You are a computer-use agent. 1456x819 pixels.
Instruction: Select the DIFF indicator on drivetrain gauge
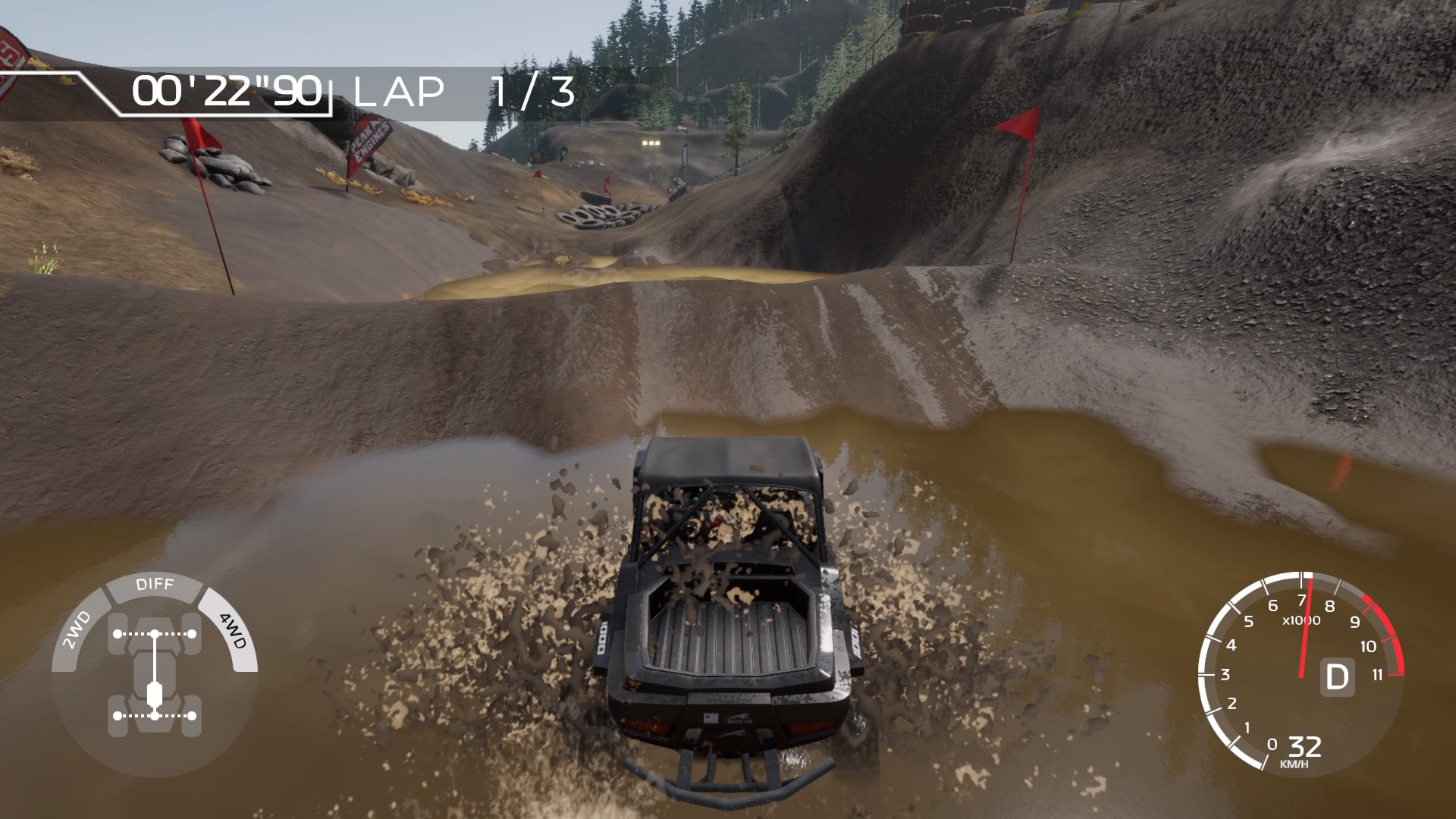tap(155, 584)
